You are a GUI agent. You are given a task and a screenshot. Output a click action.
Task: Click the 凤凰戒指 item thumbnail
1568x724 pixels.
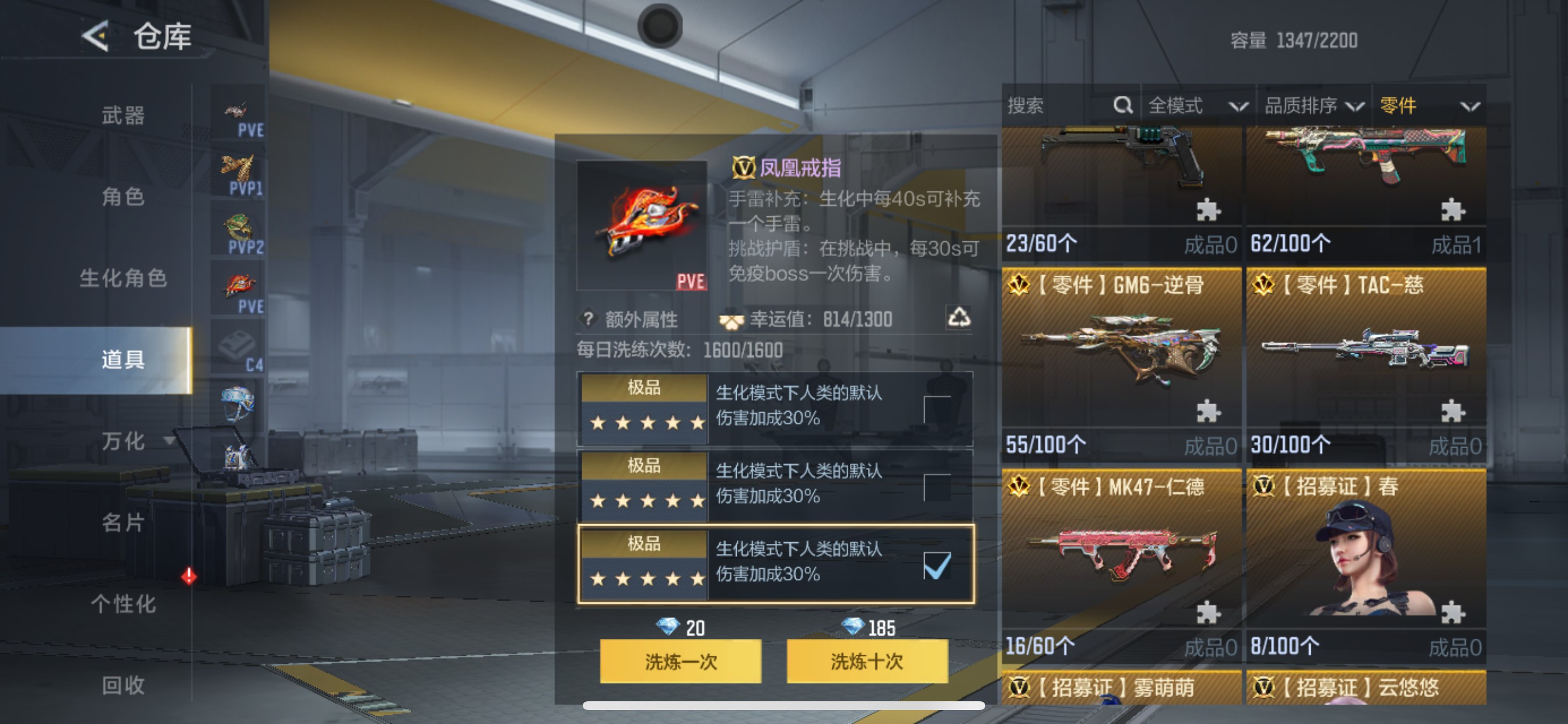click(641, 225)
